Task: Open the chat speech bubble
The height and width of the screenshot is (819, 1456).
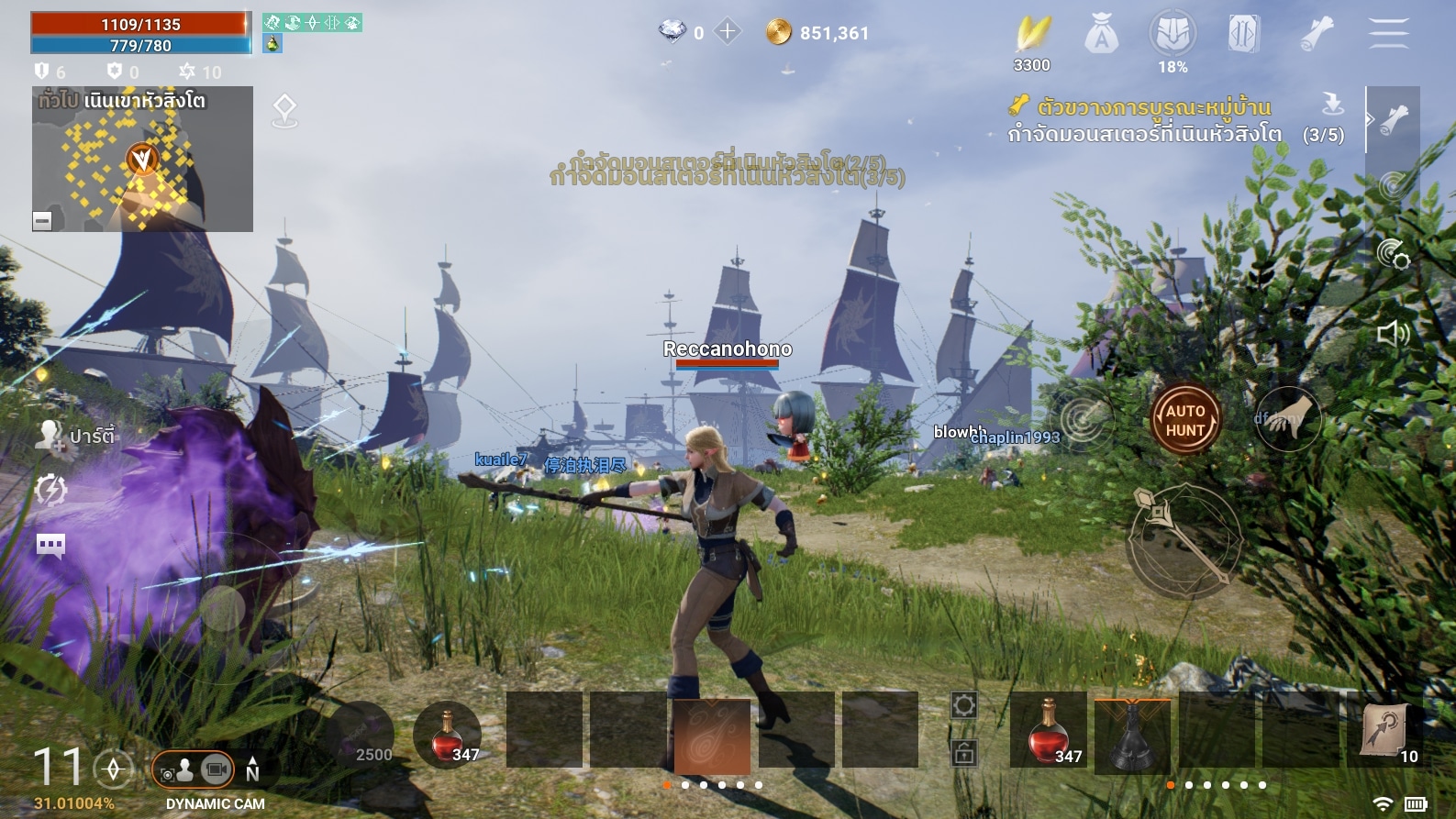Action: point(50,547)
